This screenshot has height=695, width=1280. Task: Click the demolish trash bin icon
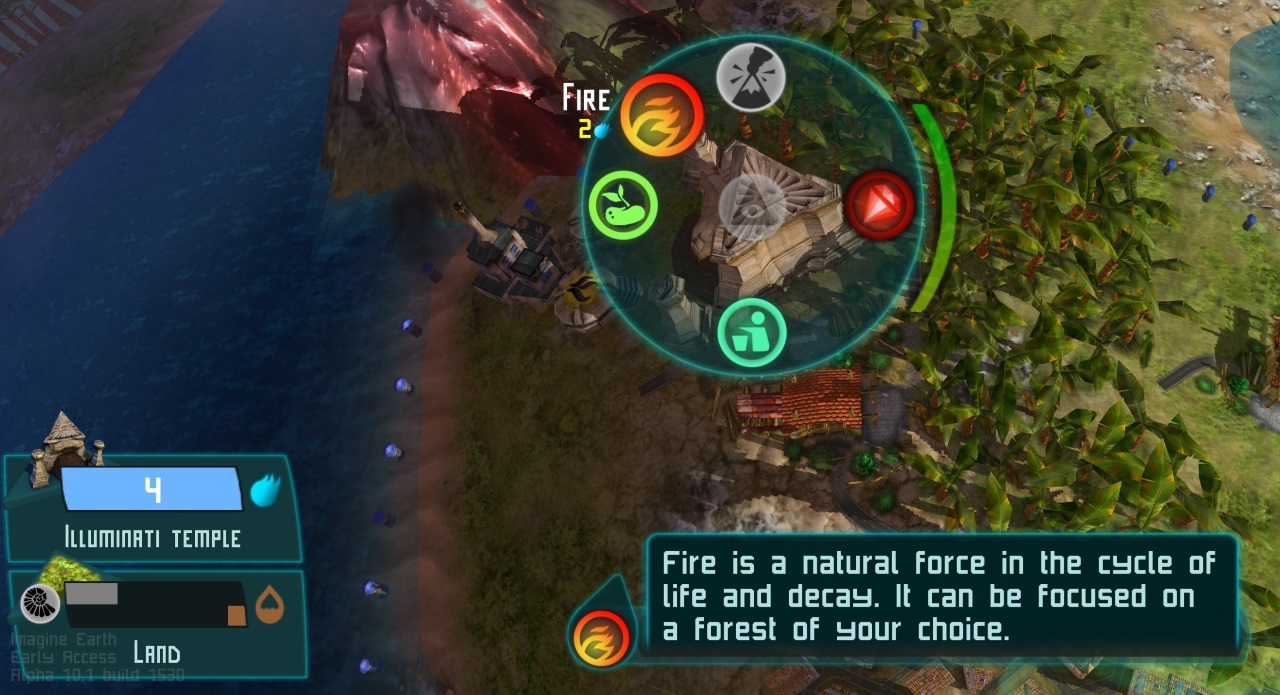pos(751,333)
